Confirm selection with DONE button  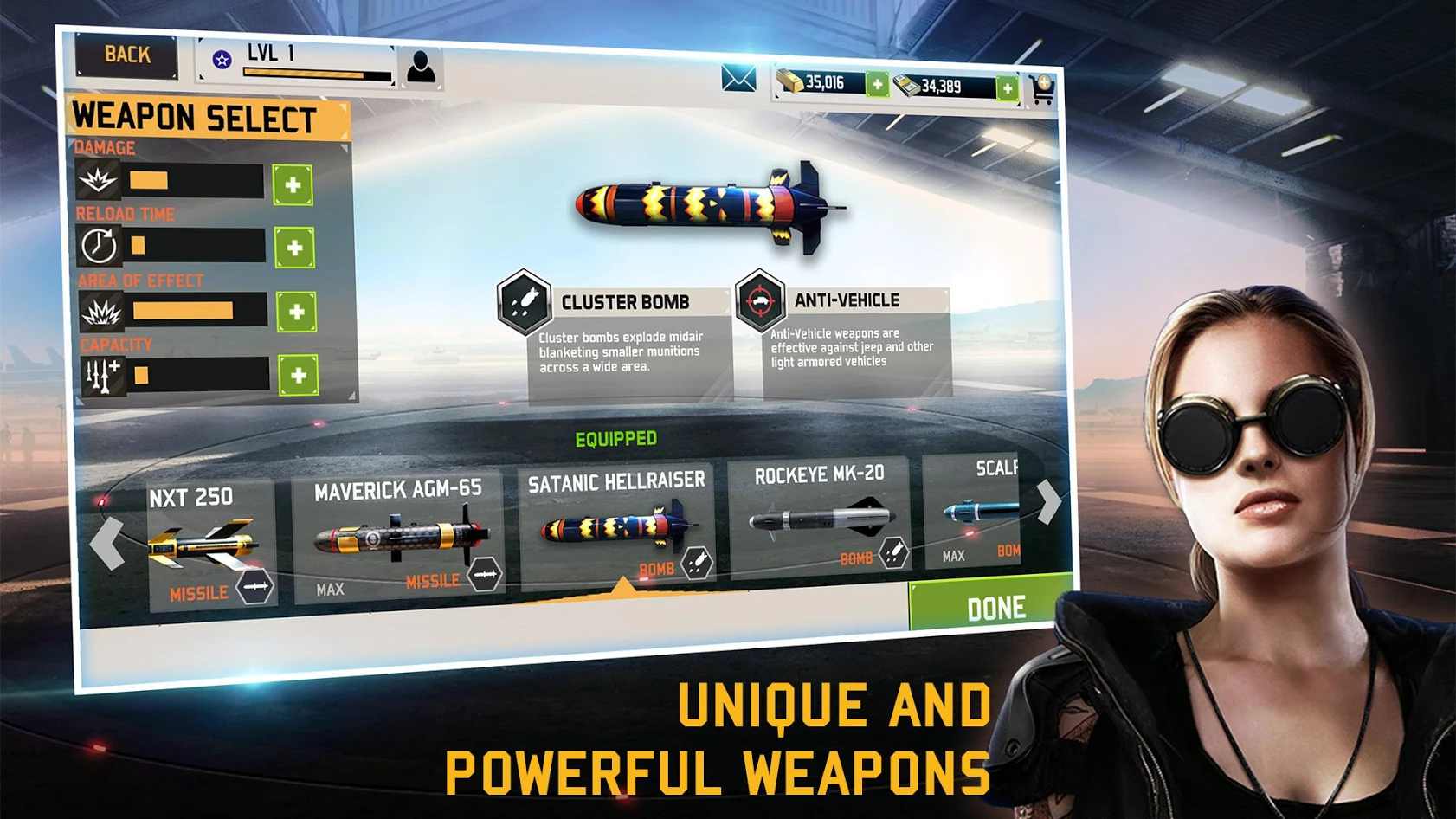[994, 608]
